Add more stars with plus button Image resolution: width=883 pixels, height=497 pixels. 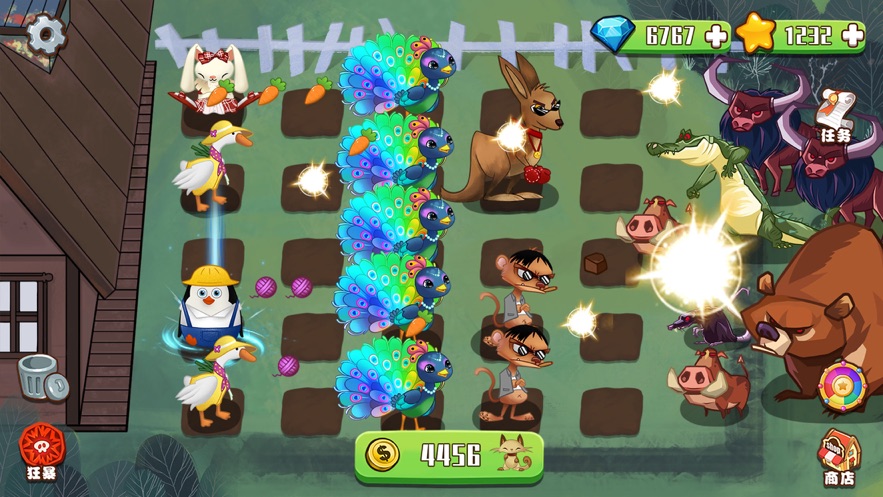tap(853, 36)
